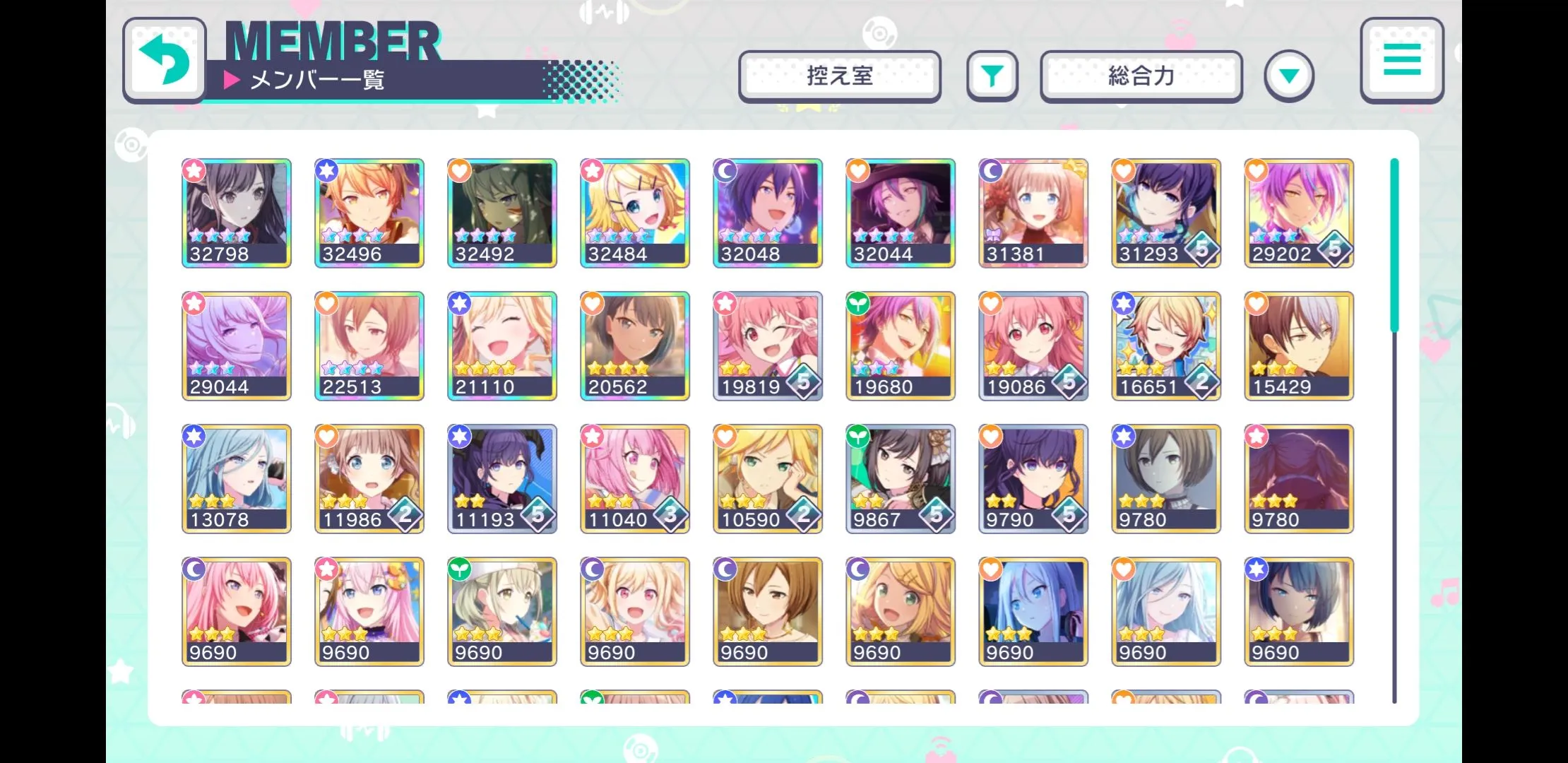Open the green funnel filter

992,76
